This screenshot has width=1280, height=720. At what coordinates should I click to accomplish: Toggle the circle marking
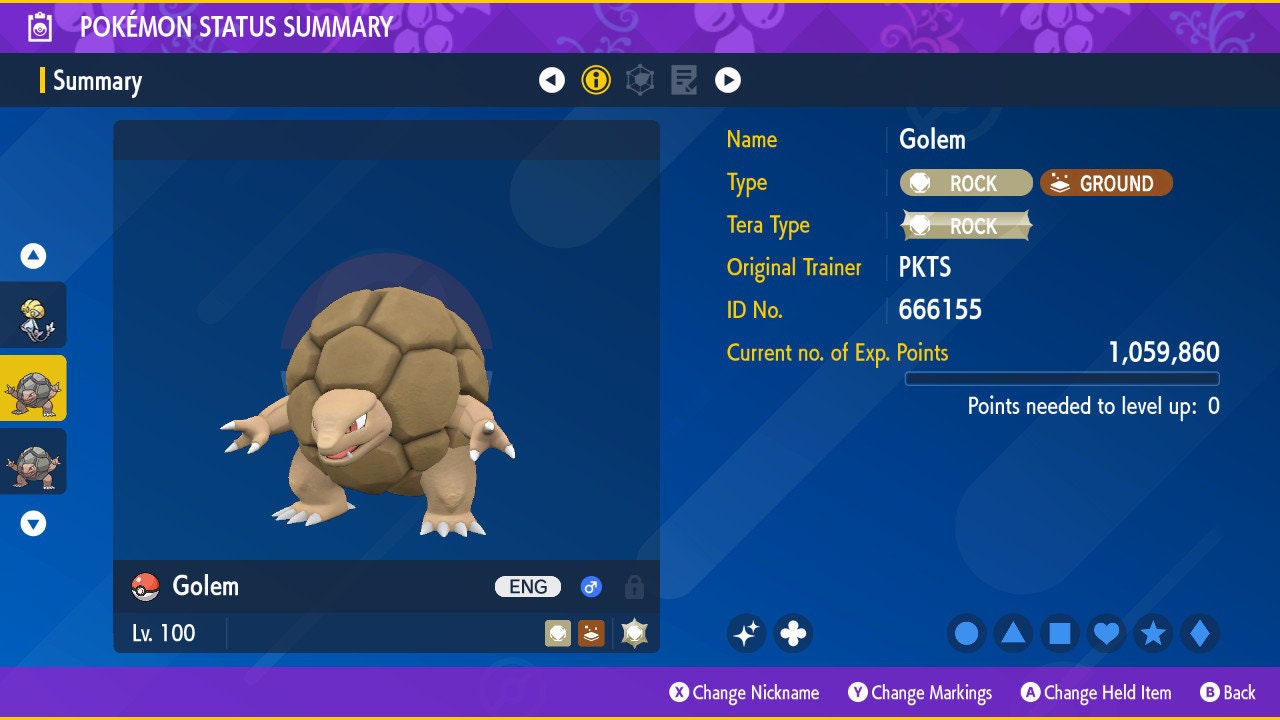pos(967,633)
